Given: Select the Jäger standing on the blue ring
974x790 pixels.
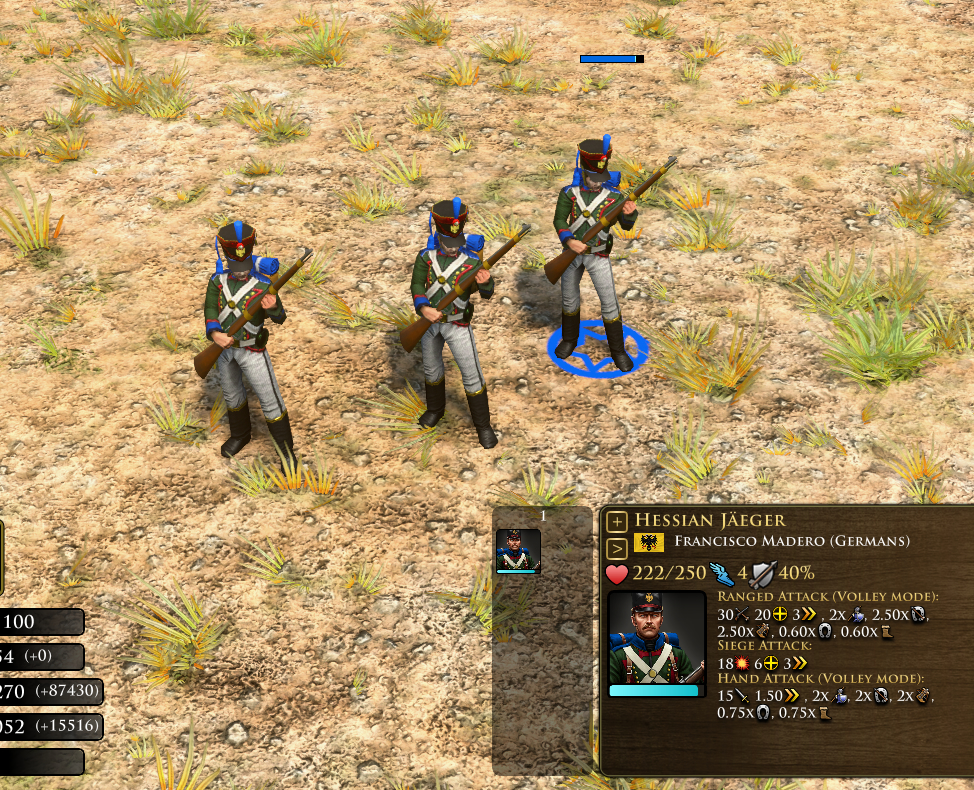Looking at the screenshot, I should (594, 252).
